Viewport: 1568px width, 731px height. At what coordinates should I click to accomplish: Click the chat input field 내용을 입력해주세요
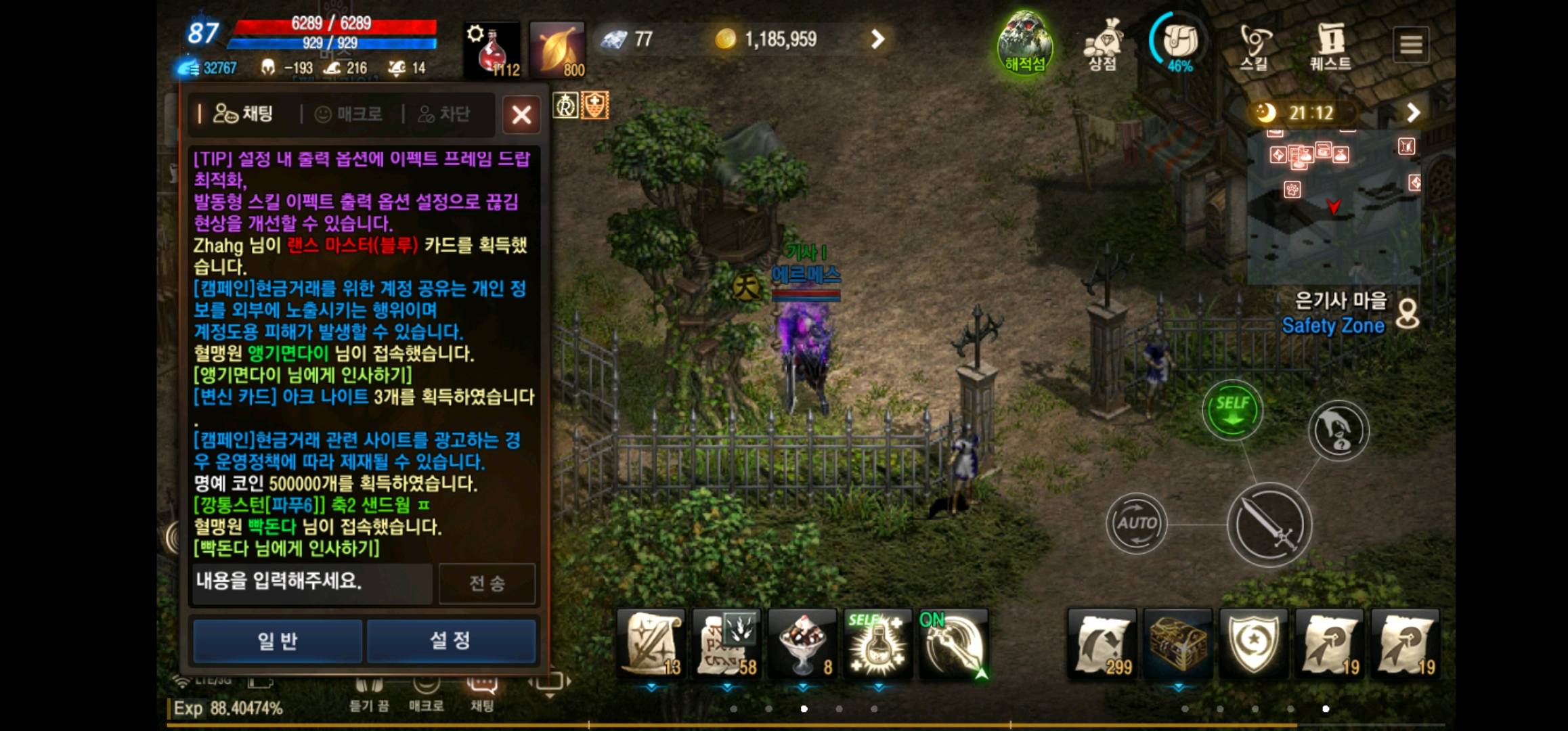(311, 583)
